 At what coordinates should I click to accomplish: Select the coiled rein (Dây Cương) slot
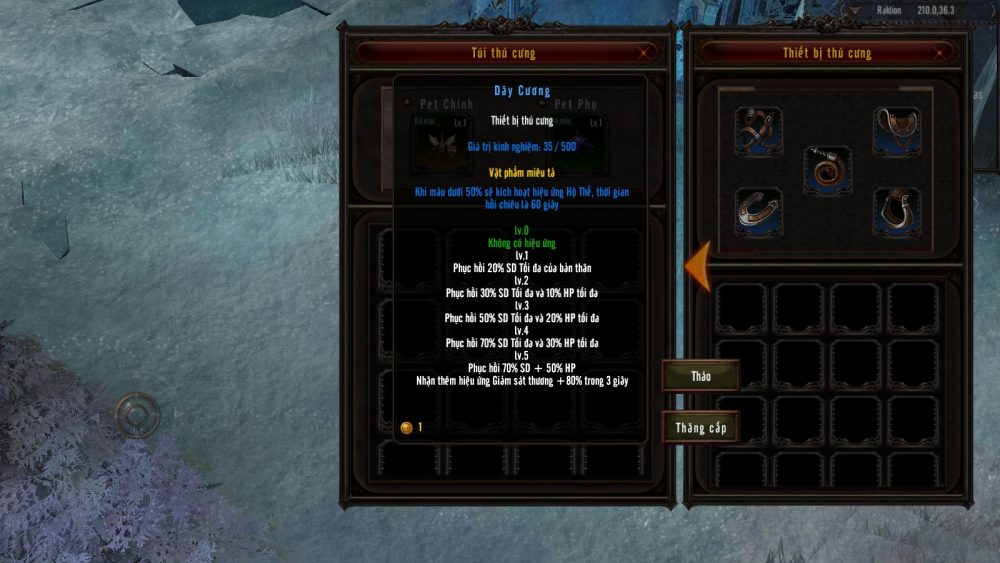tap(828, 171)
